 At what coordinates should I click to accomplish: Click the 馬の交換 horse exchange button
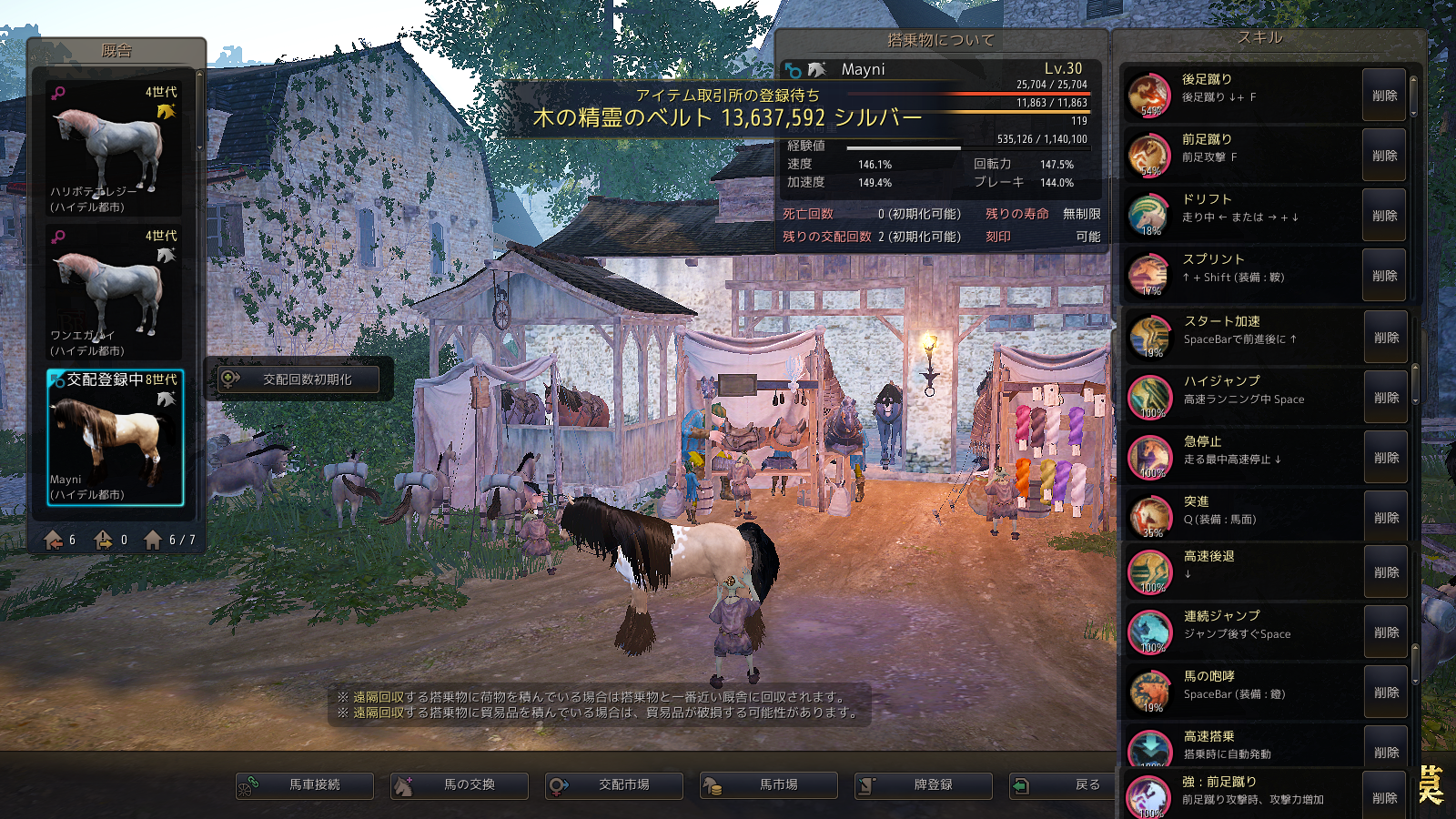coord(460,784)
